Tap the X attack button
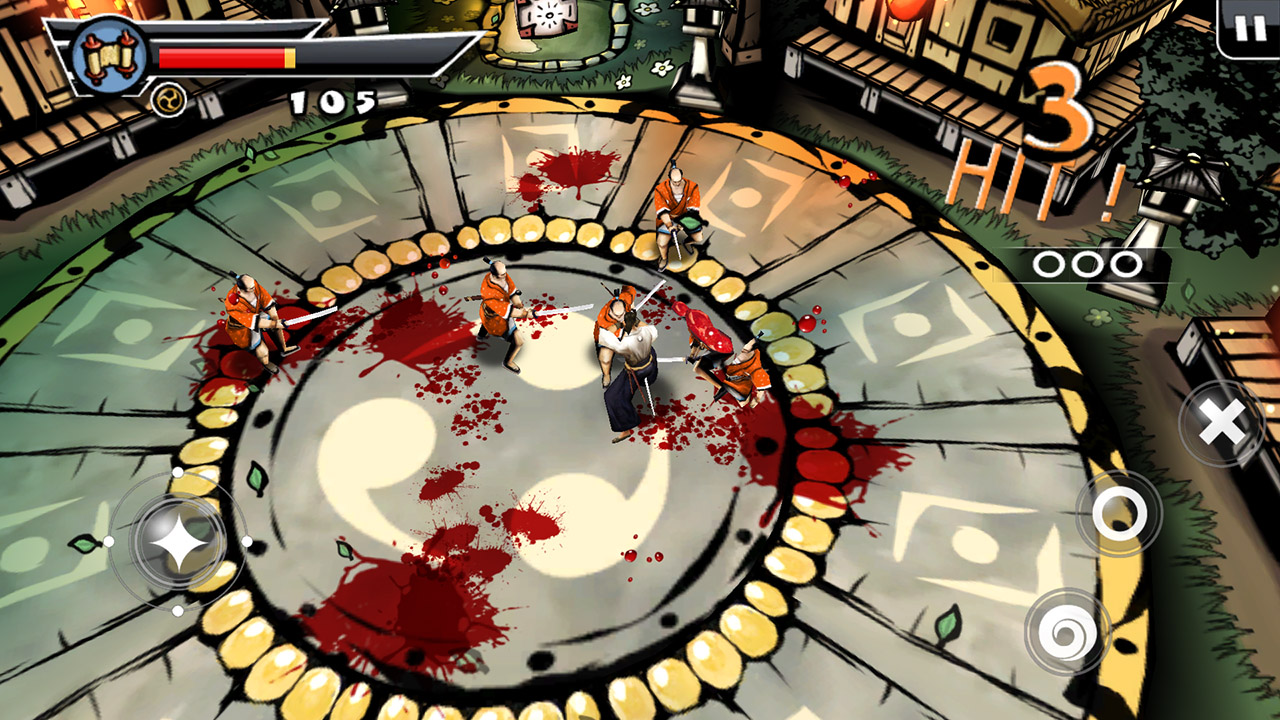The image size is (1280, 720). tap(1221, 423)
